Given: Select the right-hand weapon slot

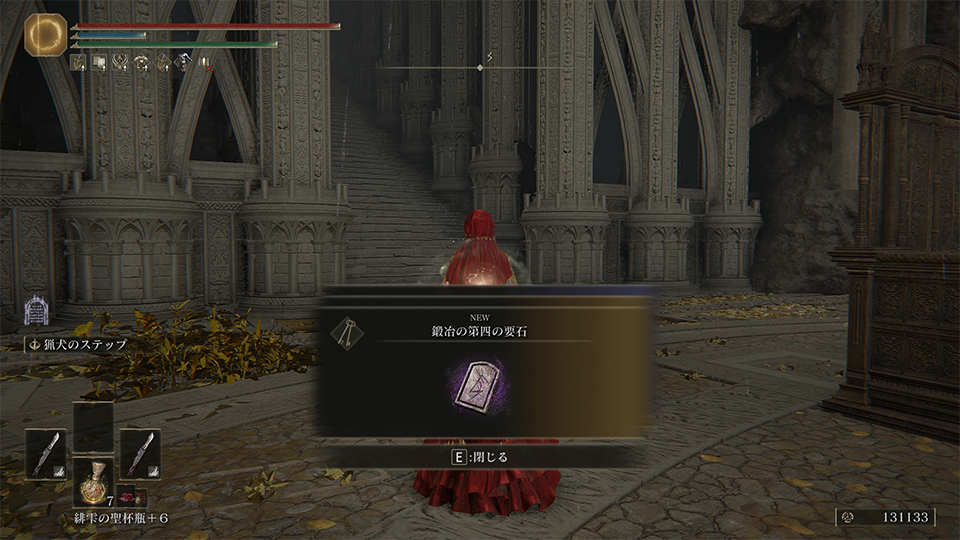Looking at the screenshot, I should click(x=140, y=453).
